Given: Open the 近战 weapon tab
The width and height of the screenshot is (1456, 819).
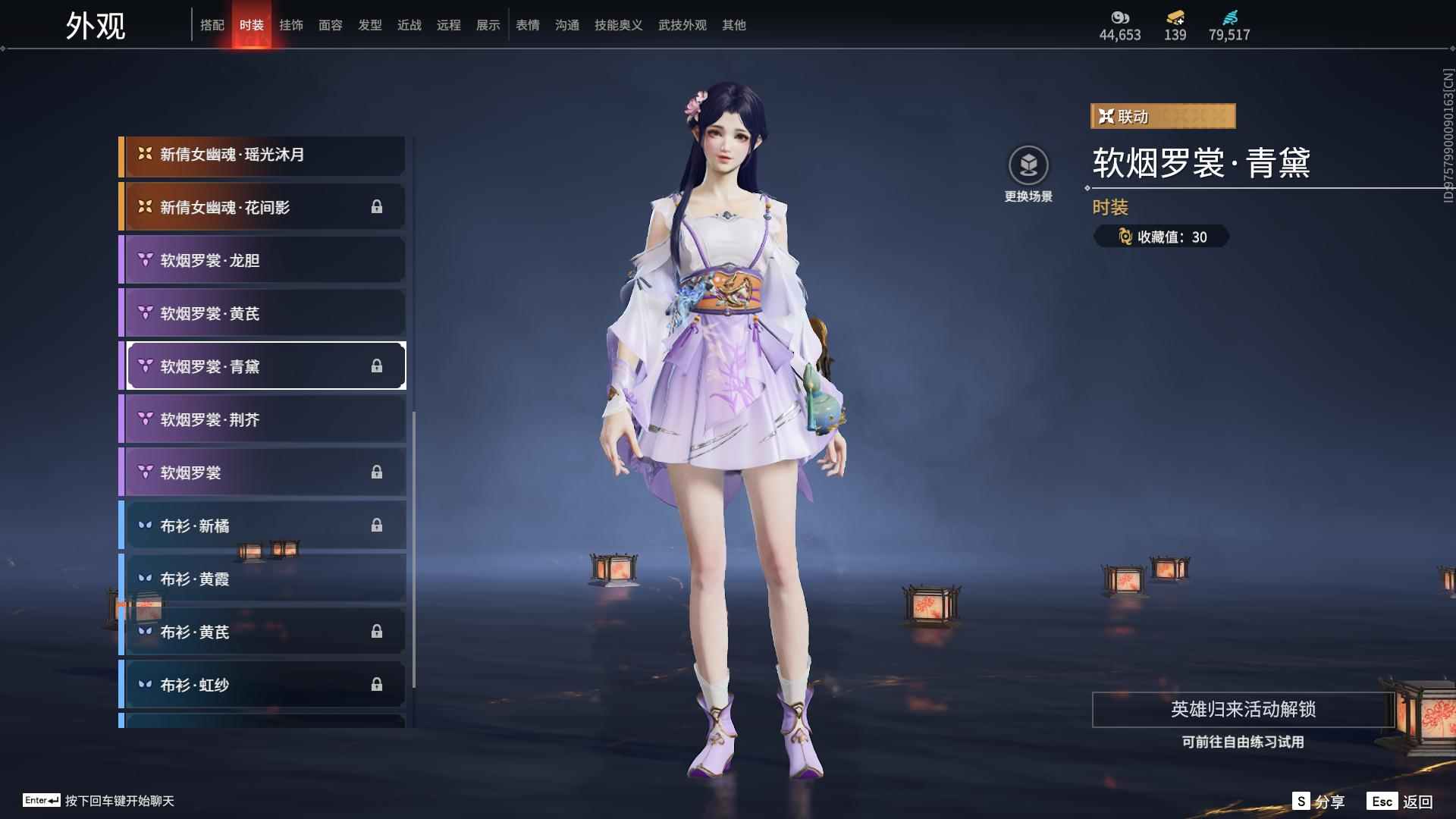Looking at the screenshot, I should coord(409,25).
